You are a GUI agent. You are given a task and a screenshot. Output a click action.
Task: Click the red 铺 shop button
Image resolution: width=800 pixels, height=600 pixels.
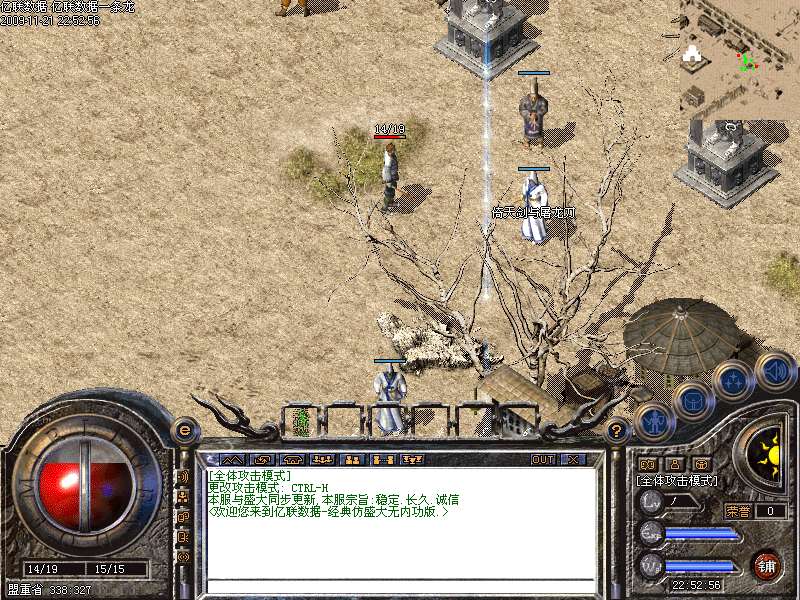click(x=767, y=565)
